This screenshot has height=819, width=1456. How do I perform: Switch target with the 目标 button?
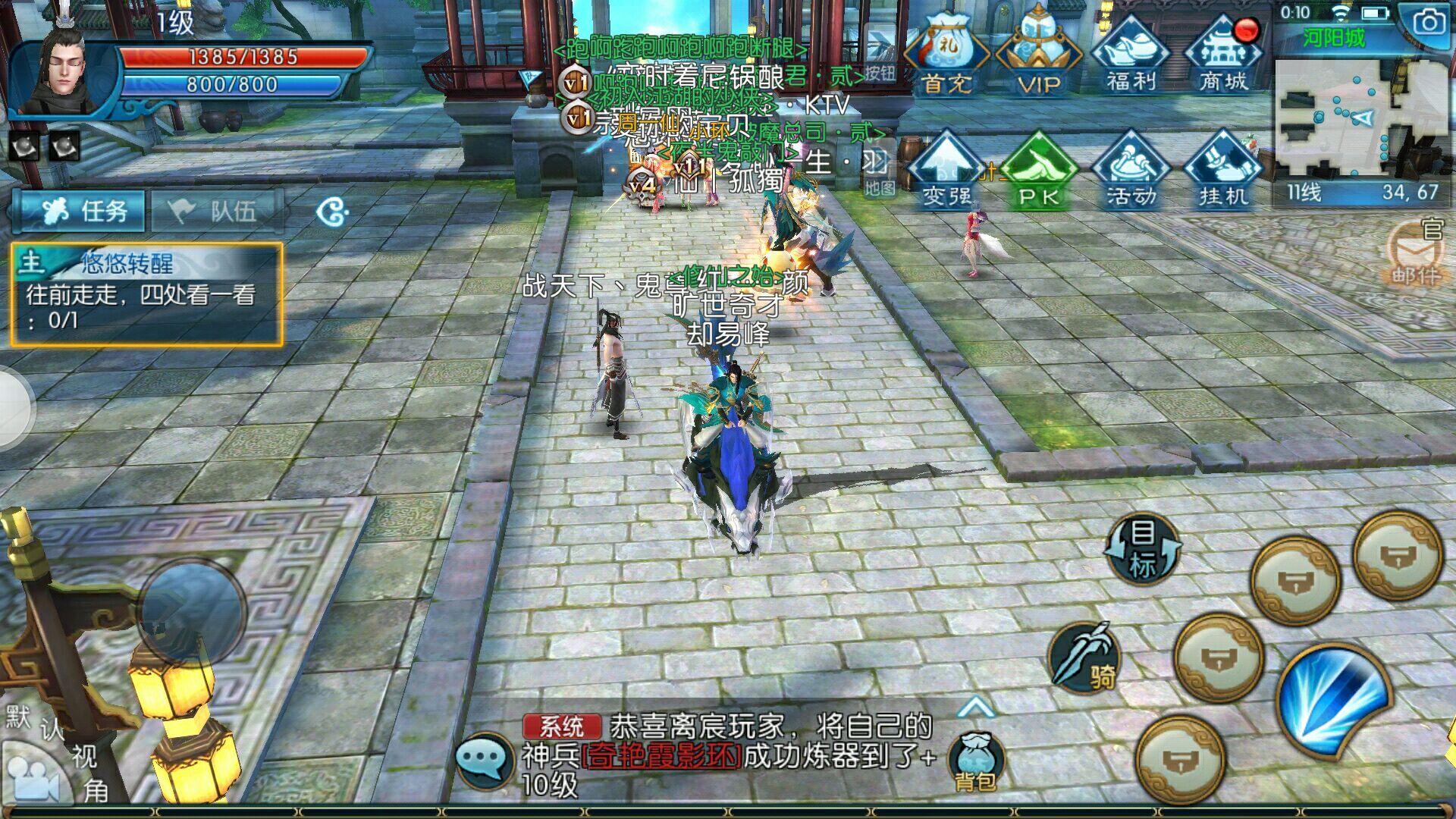pyautogui.click(x=1143, y=548)
